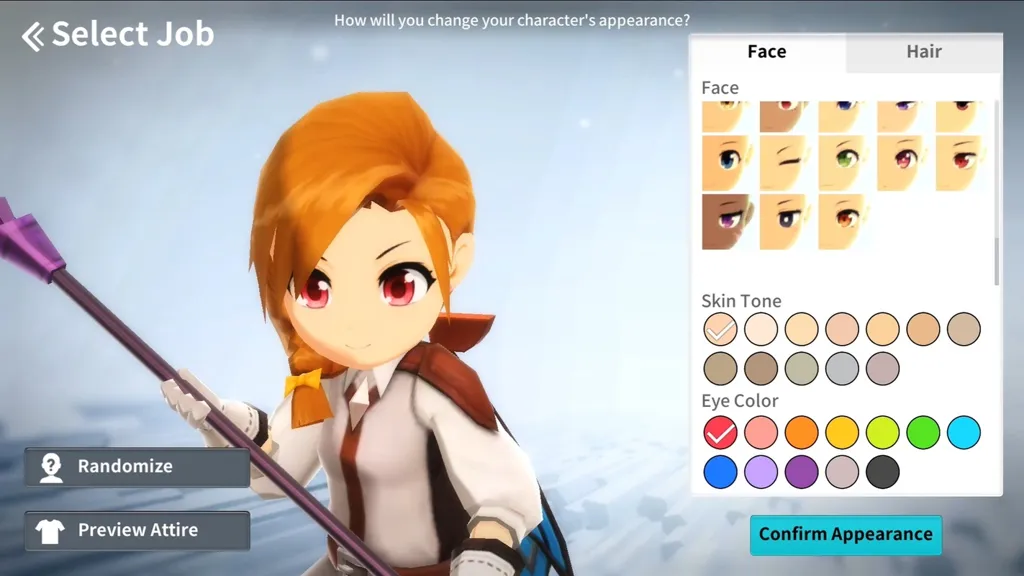The height and width of the screenshot is (576, 1024).
Task: Open the Face tab
Action: click(x=767, y=52)
